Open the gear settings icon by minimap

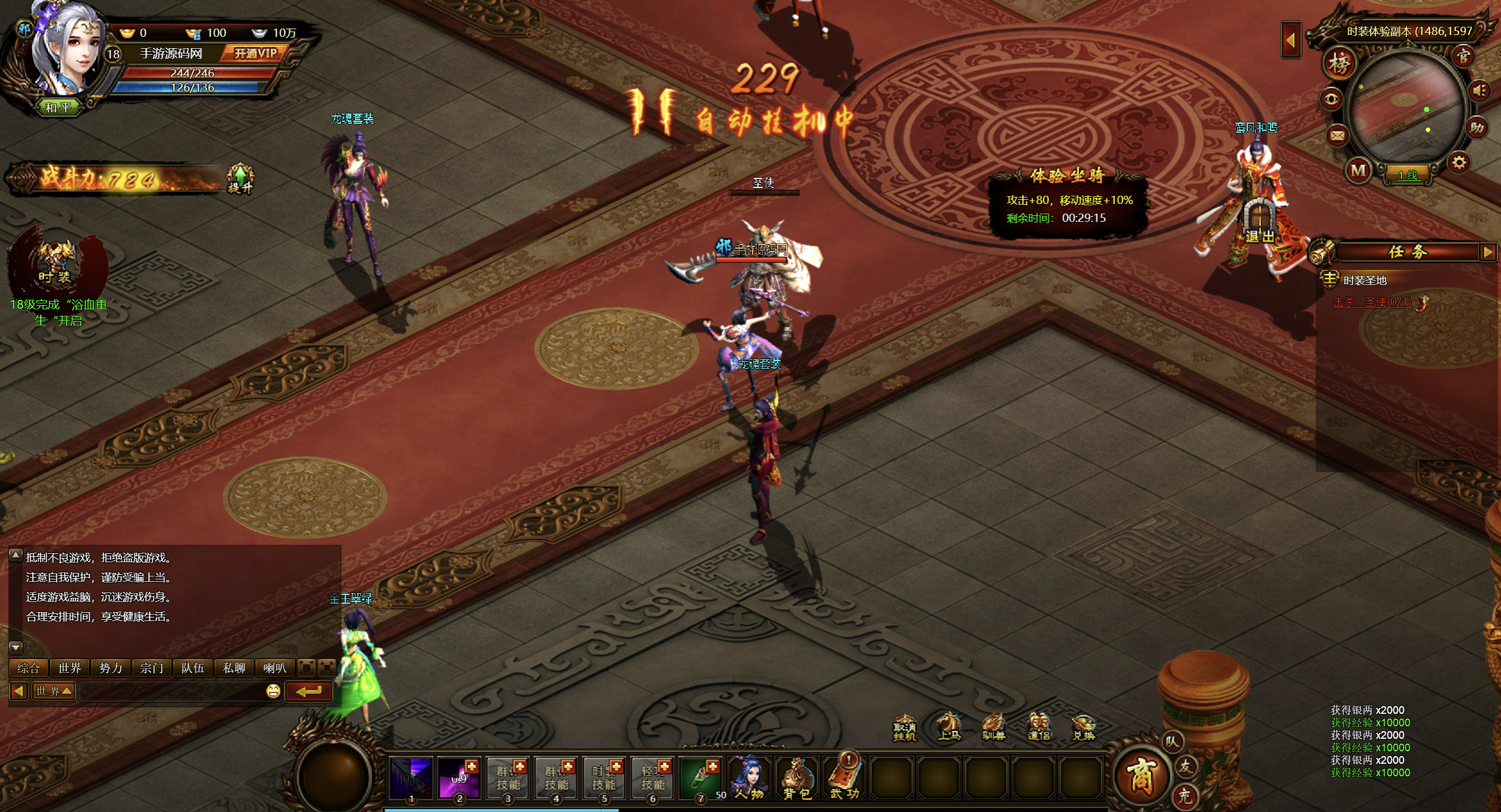click(x=1459, y=162)
